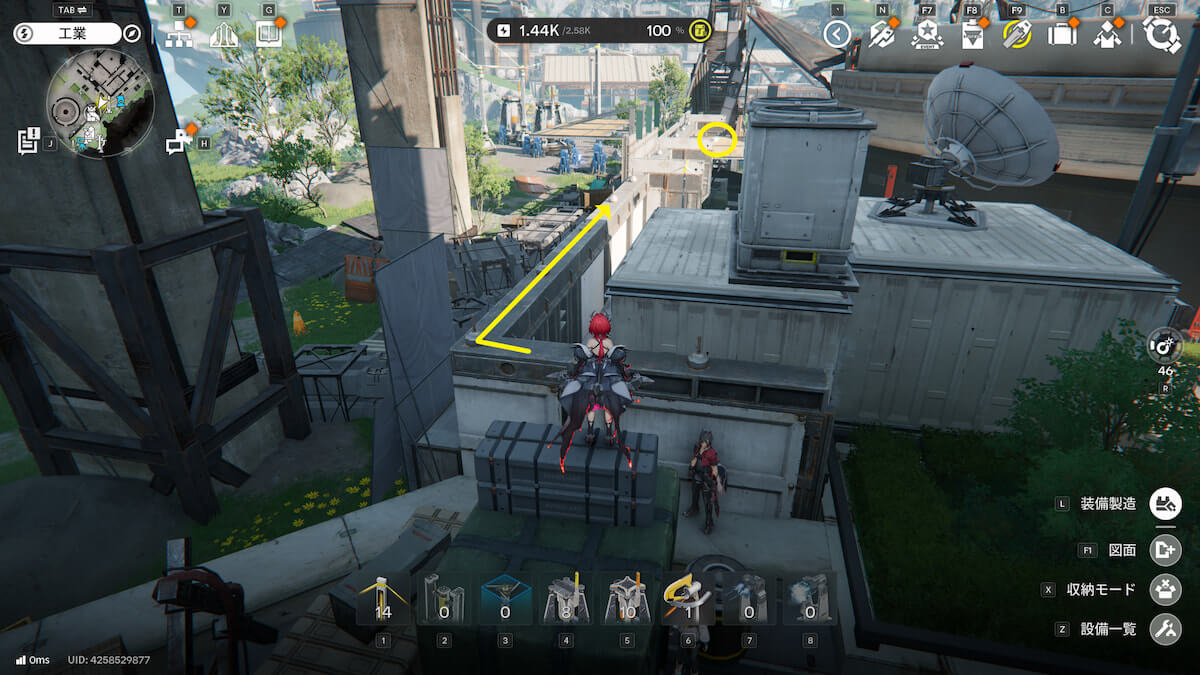Open the suitcase inventory icon
Viewport: 1200px width, 675px height.
(1062, 35)
